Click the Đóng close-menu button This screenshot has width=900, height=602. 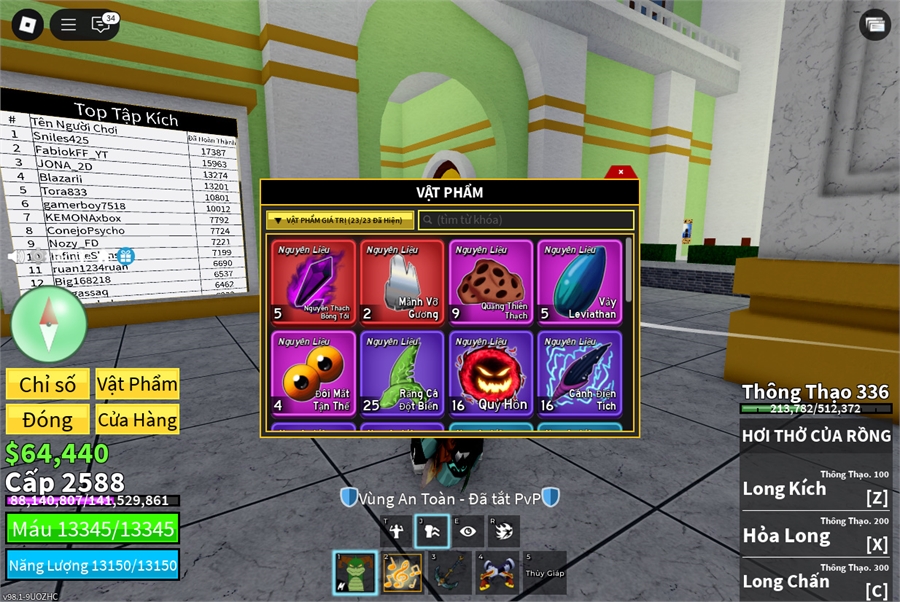47,419
